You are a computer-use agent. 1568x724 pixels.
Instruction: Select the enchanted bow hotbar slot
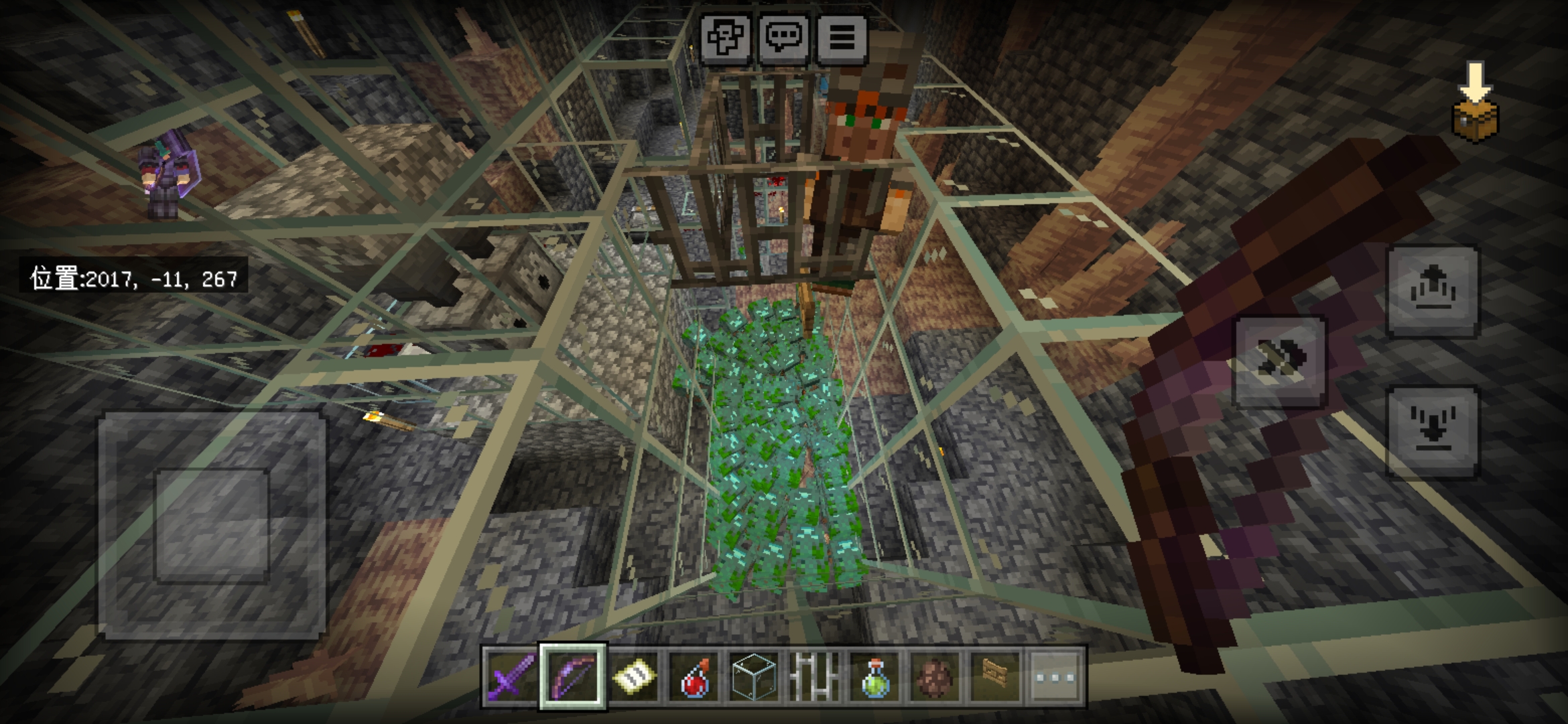(573, 676)
